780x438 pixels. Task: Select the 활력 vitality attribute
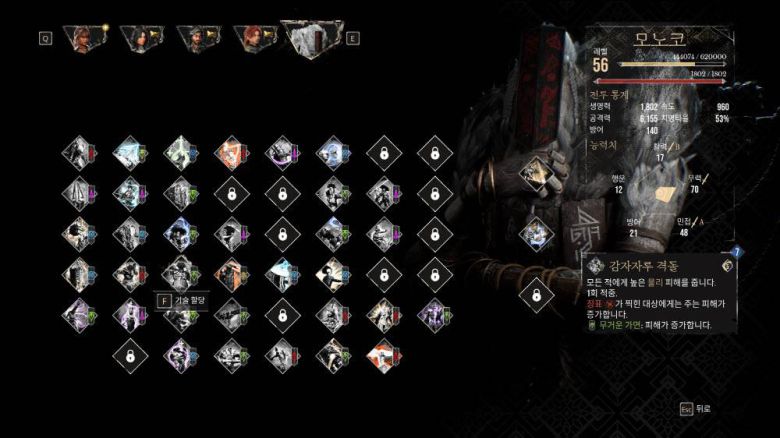pyautogui.click(x=660, y=151)
